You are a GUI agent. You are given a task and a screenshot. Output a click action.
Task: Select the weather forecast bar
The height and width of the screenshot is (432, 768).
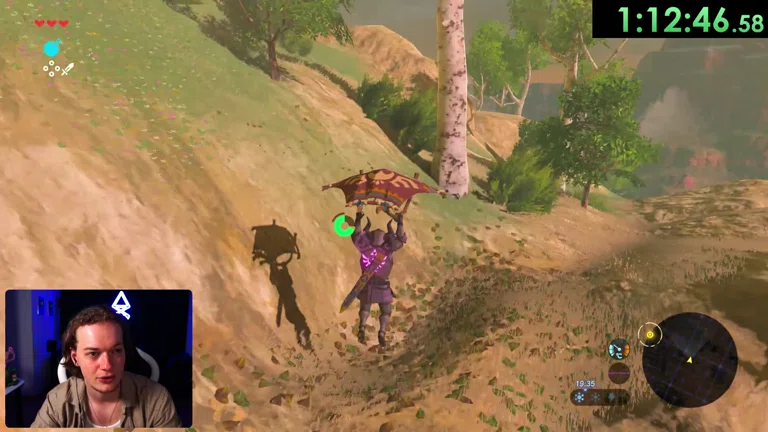(x=600, y=397)
